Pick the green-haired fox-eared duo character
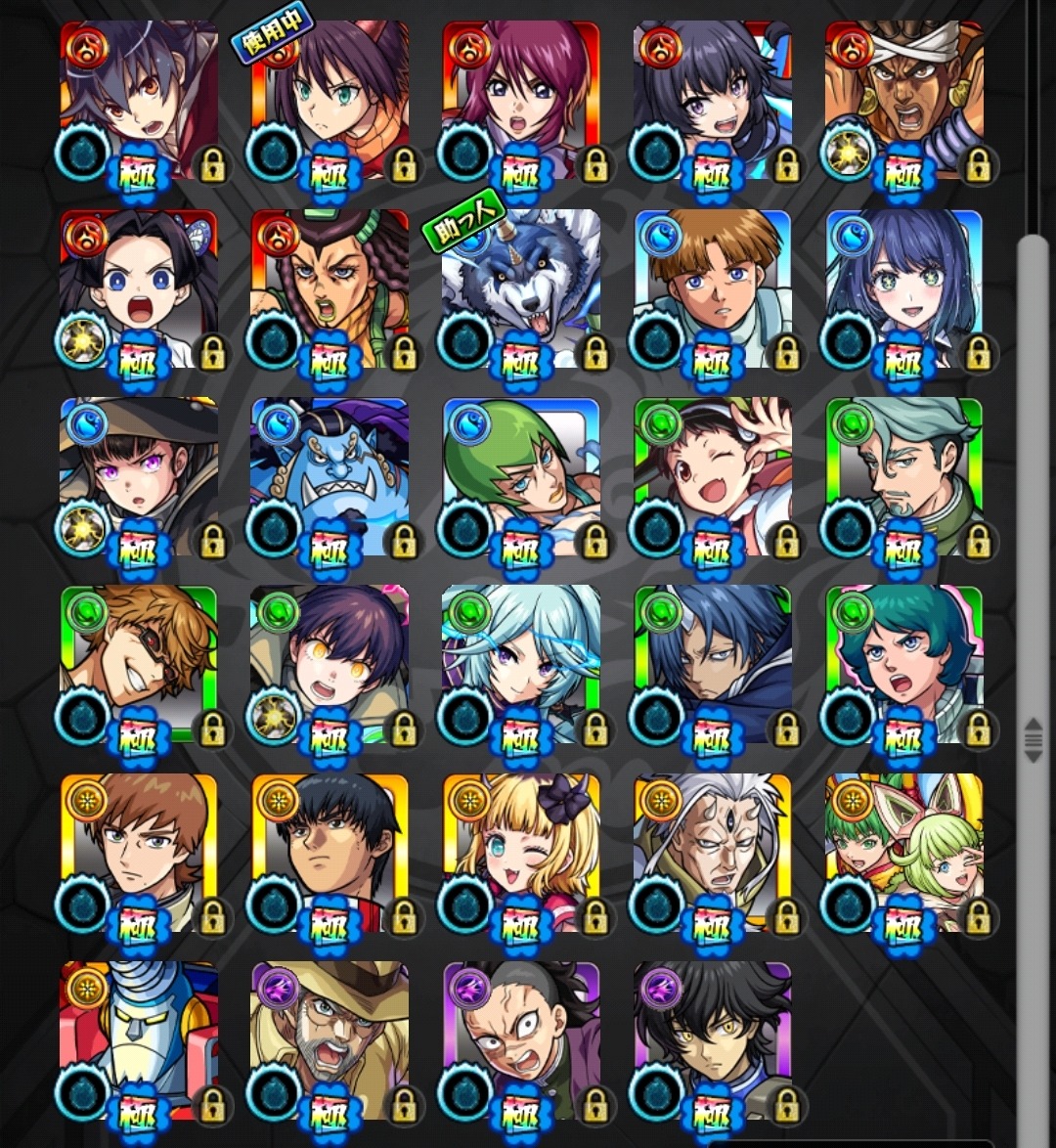This screenshot has height=1148, width=1056. point(904,851)
